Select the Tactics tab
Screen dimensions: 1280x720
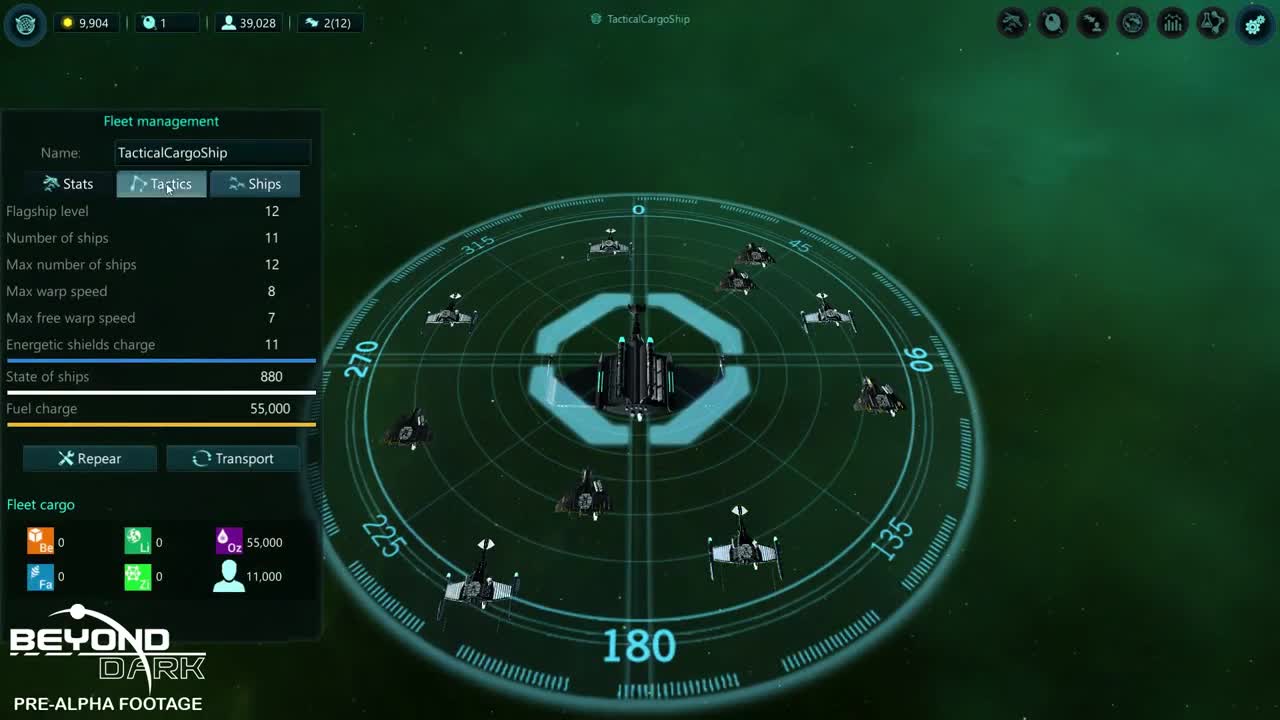click(x=161, y=183)
